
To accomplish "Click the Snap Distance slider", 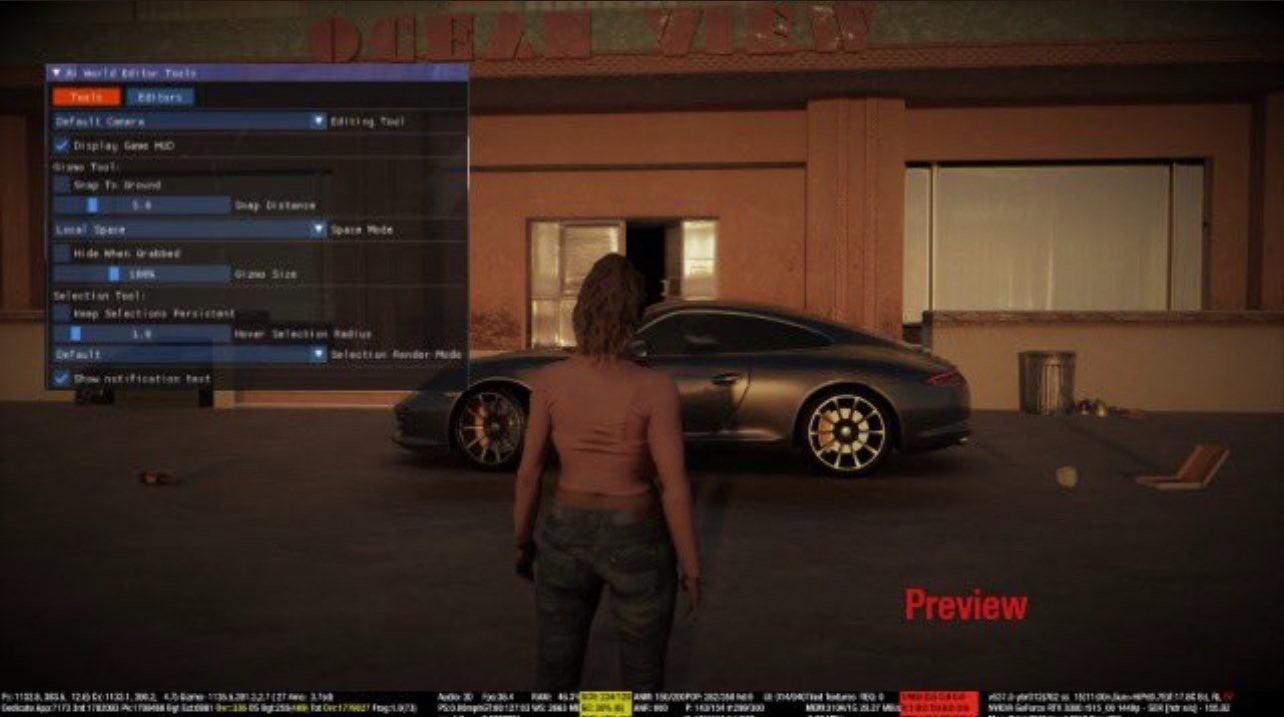I will 141,205.
